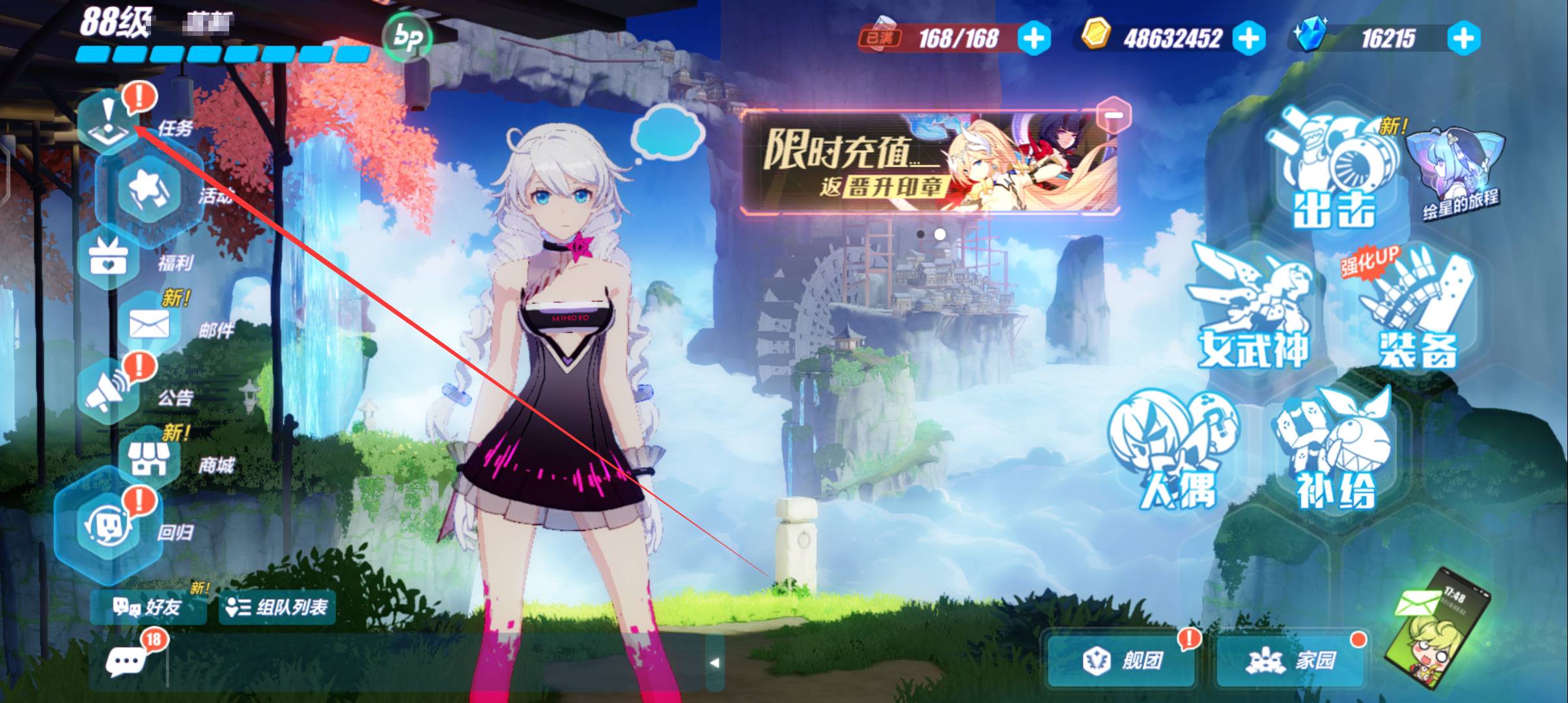The width and height of the screenshot is (1568, 703).
Task: Add gold coins with the plus button
Action: click(1248, 38)
